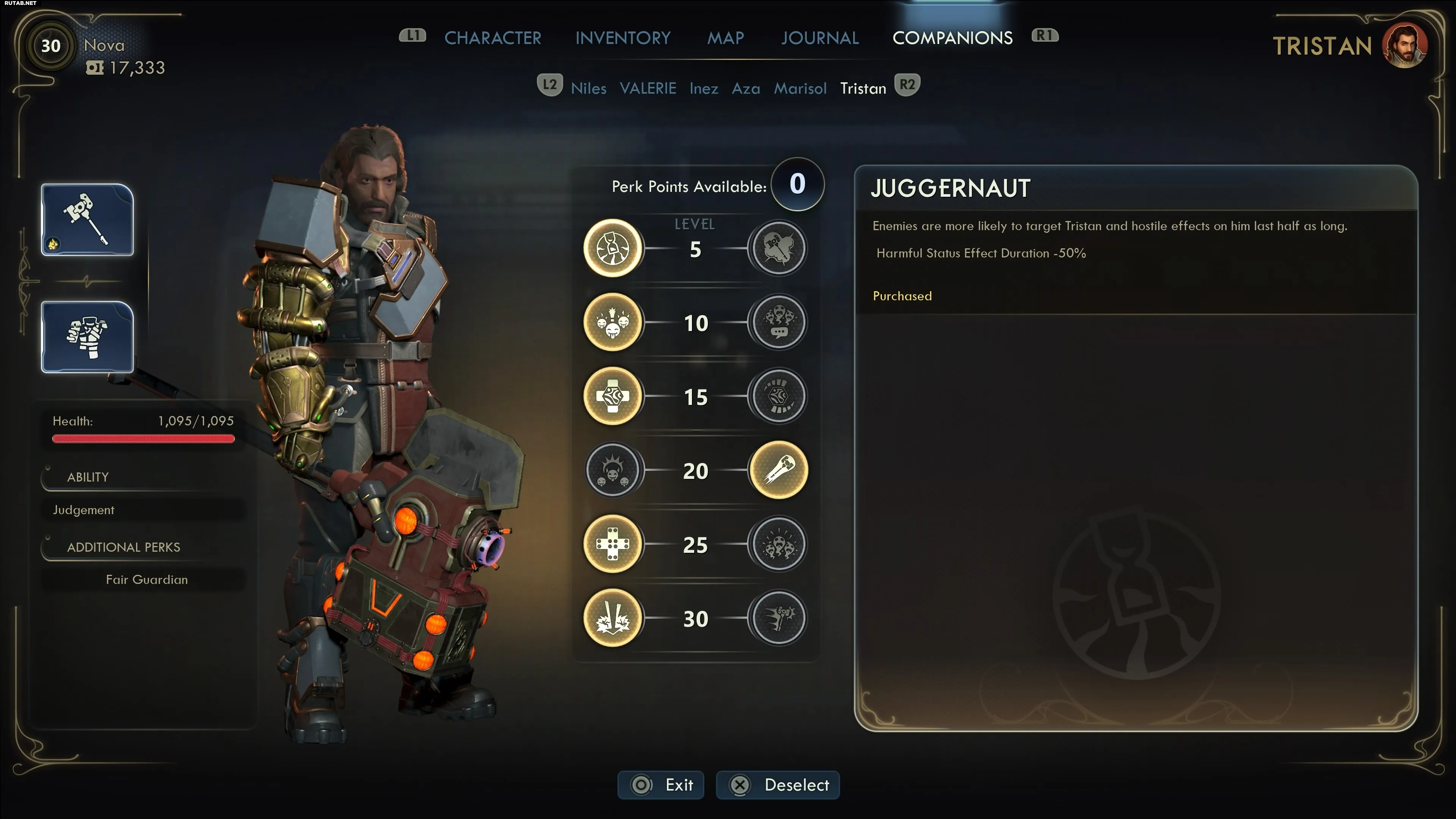Open the Journal tab

[819, 38]
